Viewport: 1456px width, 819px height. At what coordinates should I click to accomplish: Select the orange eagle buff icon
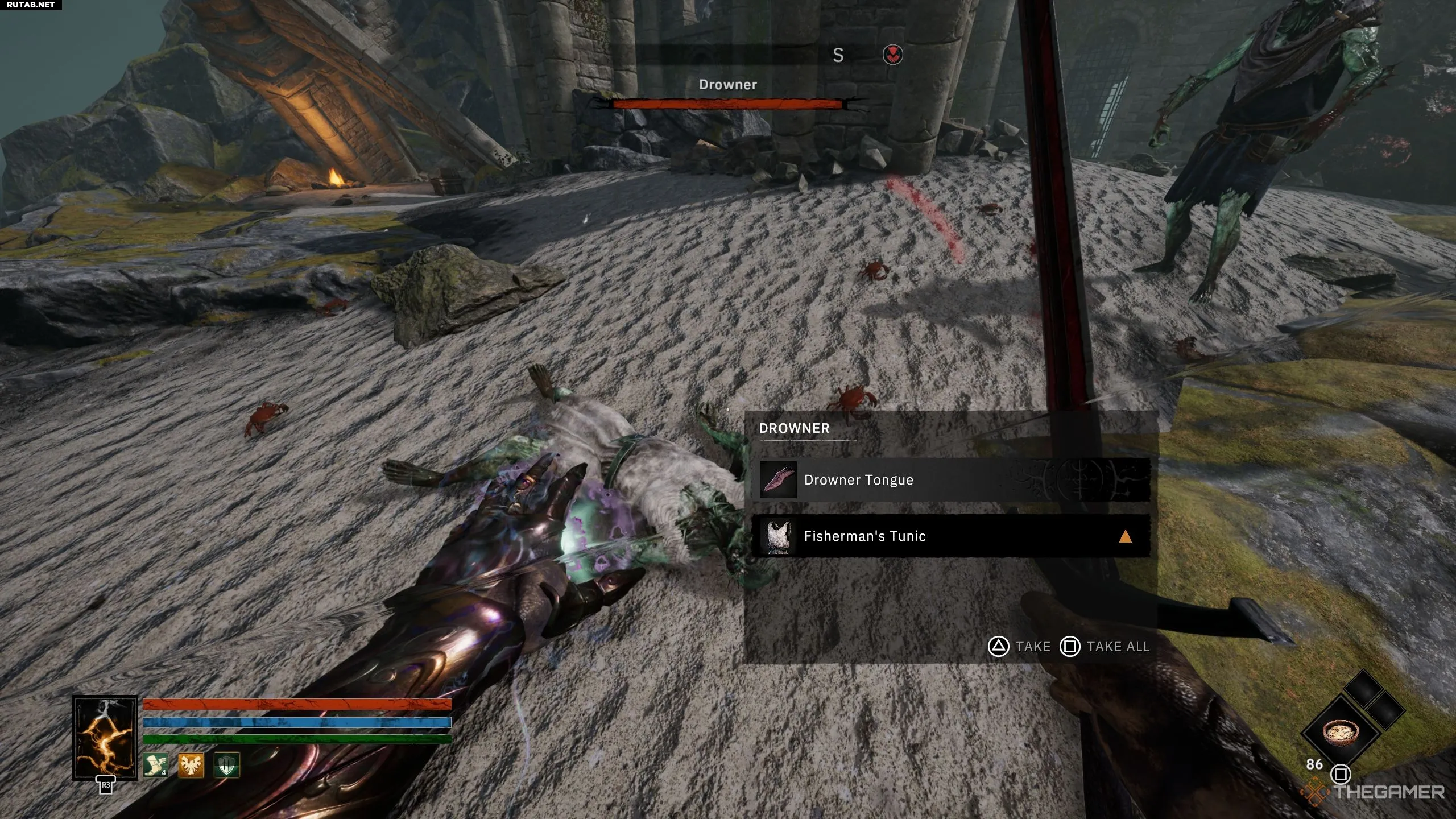coord(191,765)
